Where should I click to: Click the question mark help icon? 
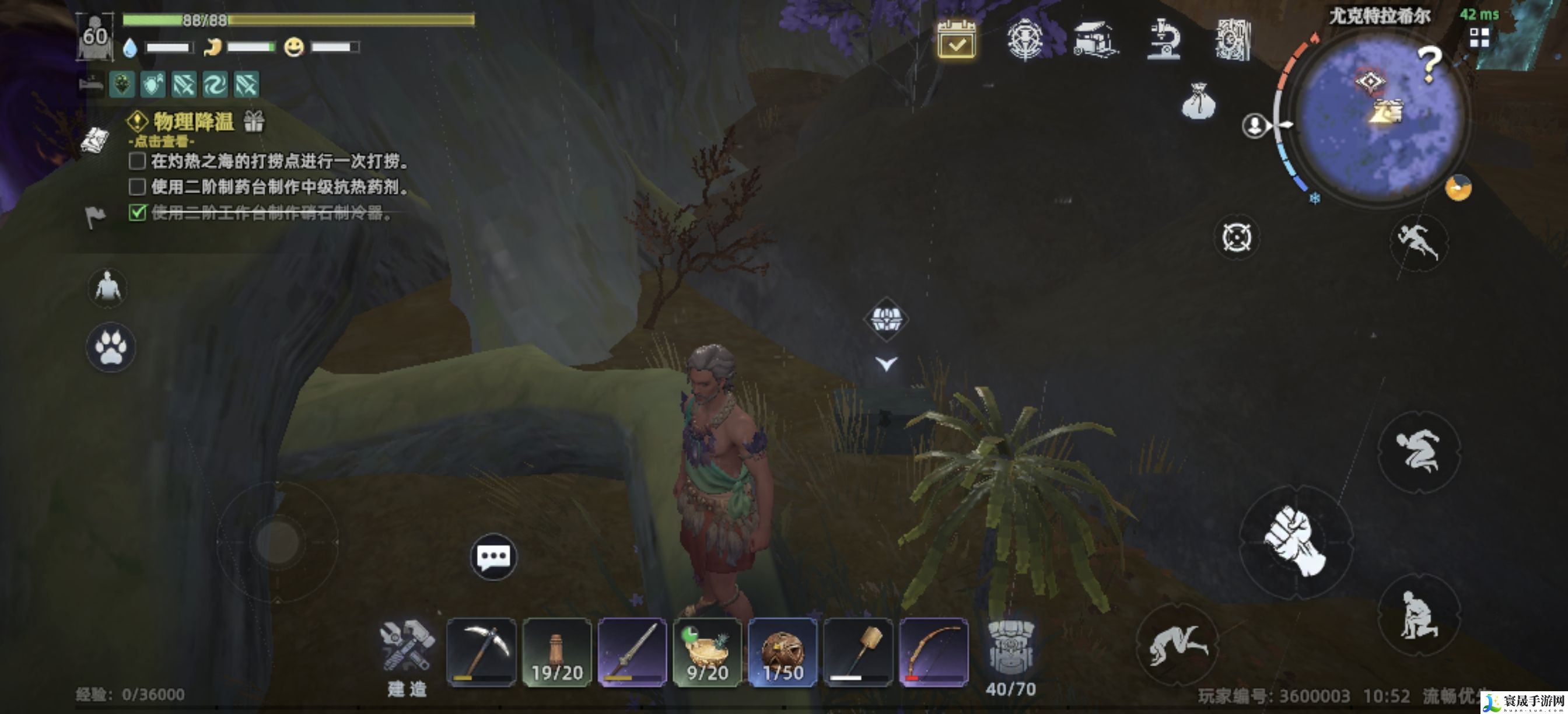pyautogui.click(x=1429, y=64)
